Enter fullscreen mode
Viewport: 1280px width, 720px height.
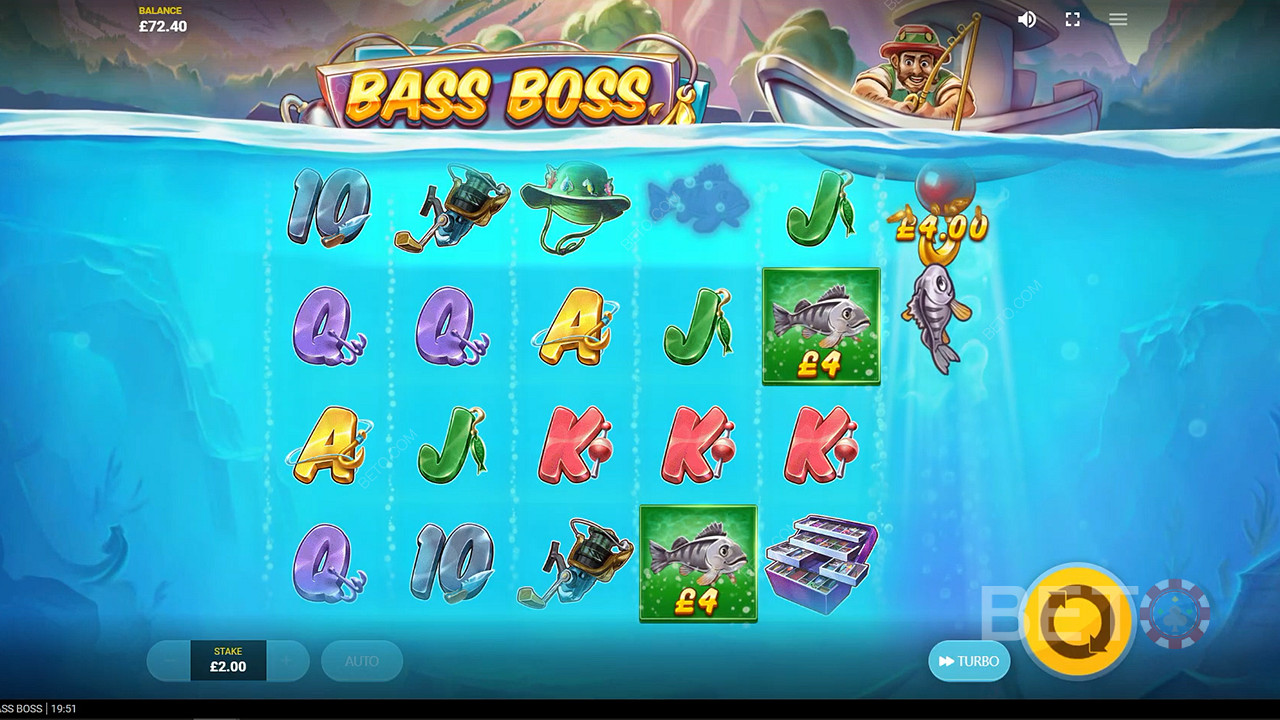coord(1072,19)
